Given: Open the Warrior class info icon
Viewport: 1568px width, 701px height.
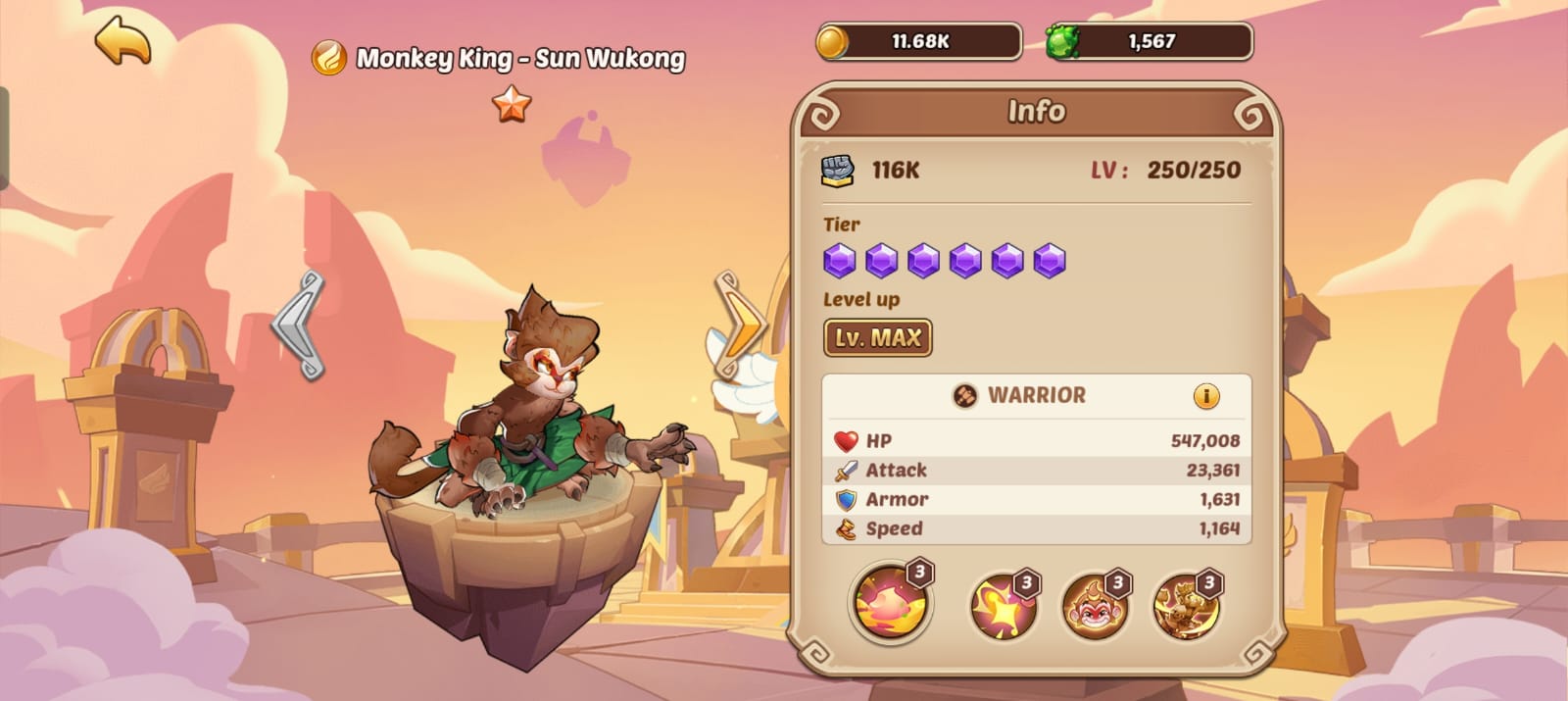Looking at the screenshot, I should (1206, 396).
